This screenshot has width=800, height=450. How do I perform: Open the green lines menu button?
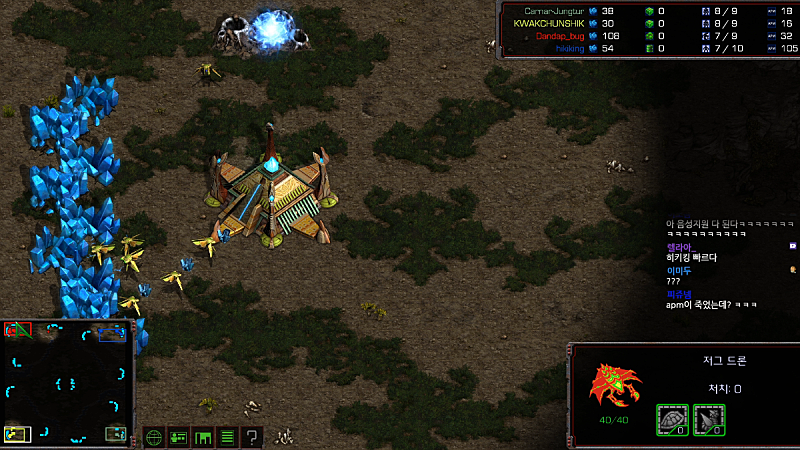227,437
